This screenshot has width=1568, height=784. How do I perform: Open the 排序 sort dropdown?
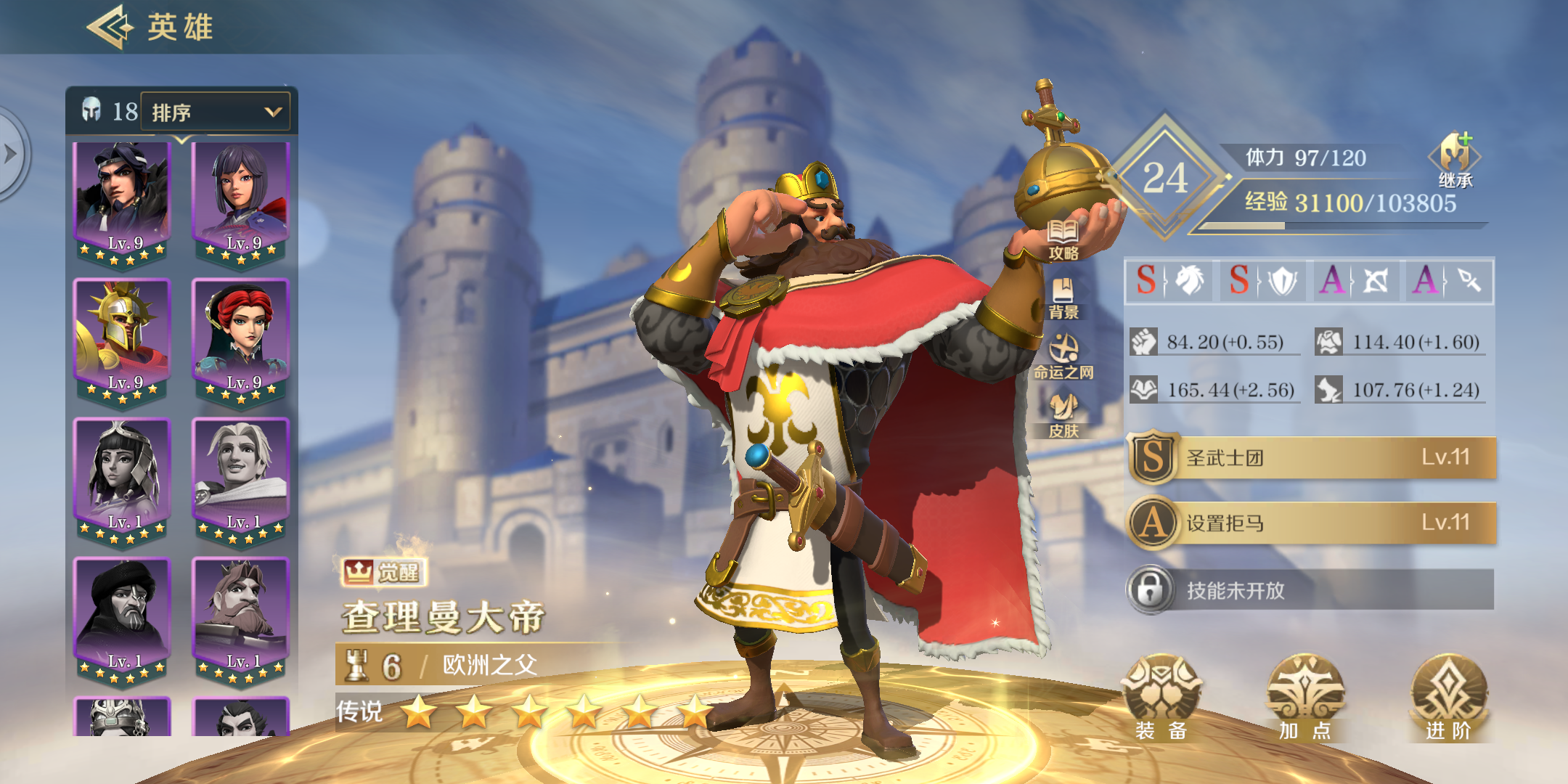tap(214, 111)
